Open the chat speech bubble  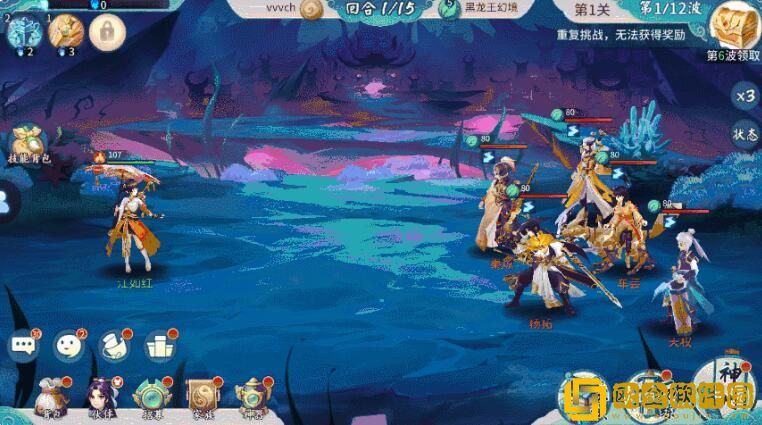tap(22, 346)
